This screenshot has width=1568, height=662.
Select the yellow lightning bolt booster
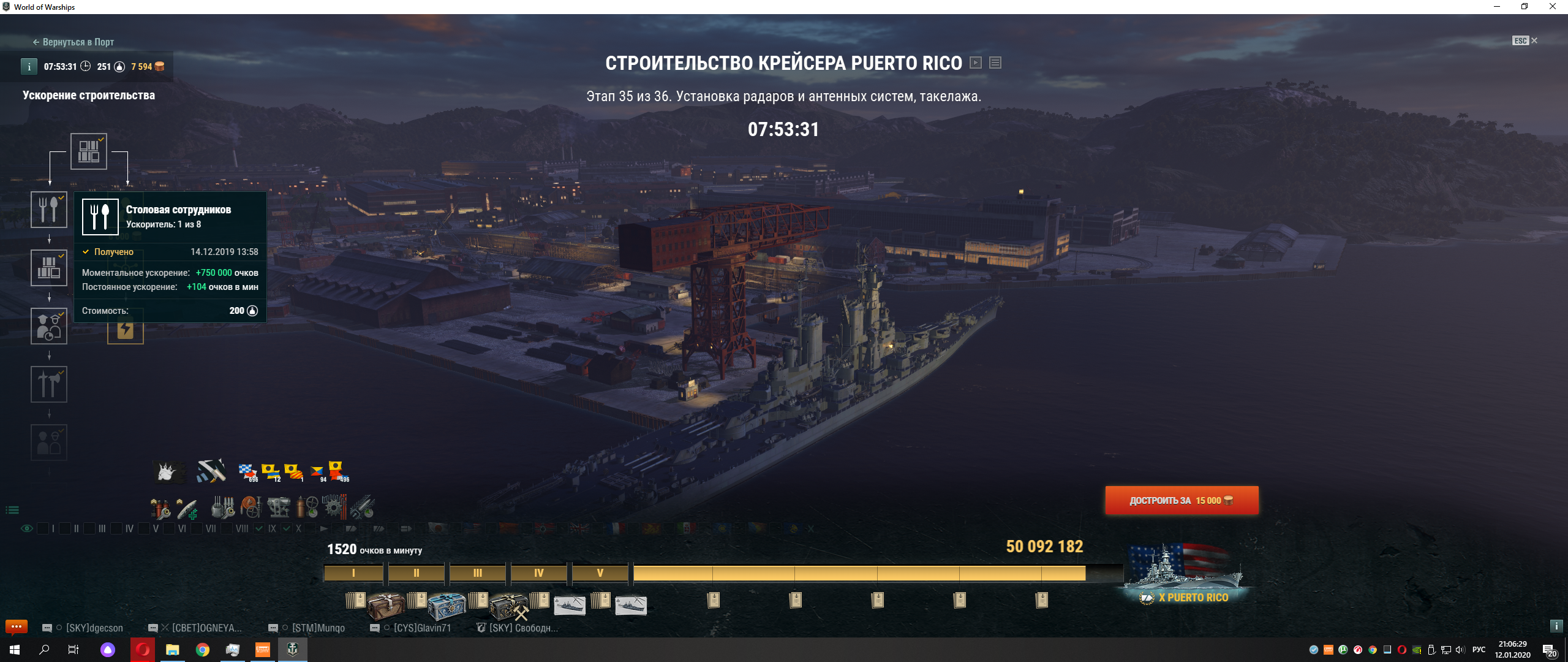point(126,330)
